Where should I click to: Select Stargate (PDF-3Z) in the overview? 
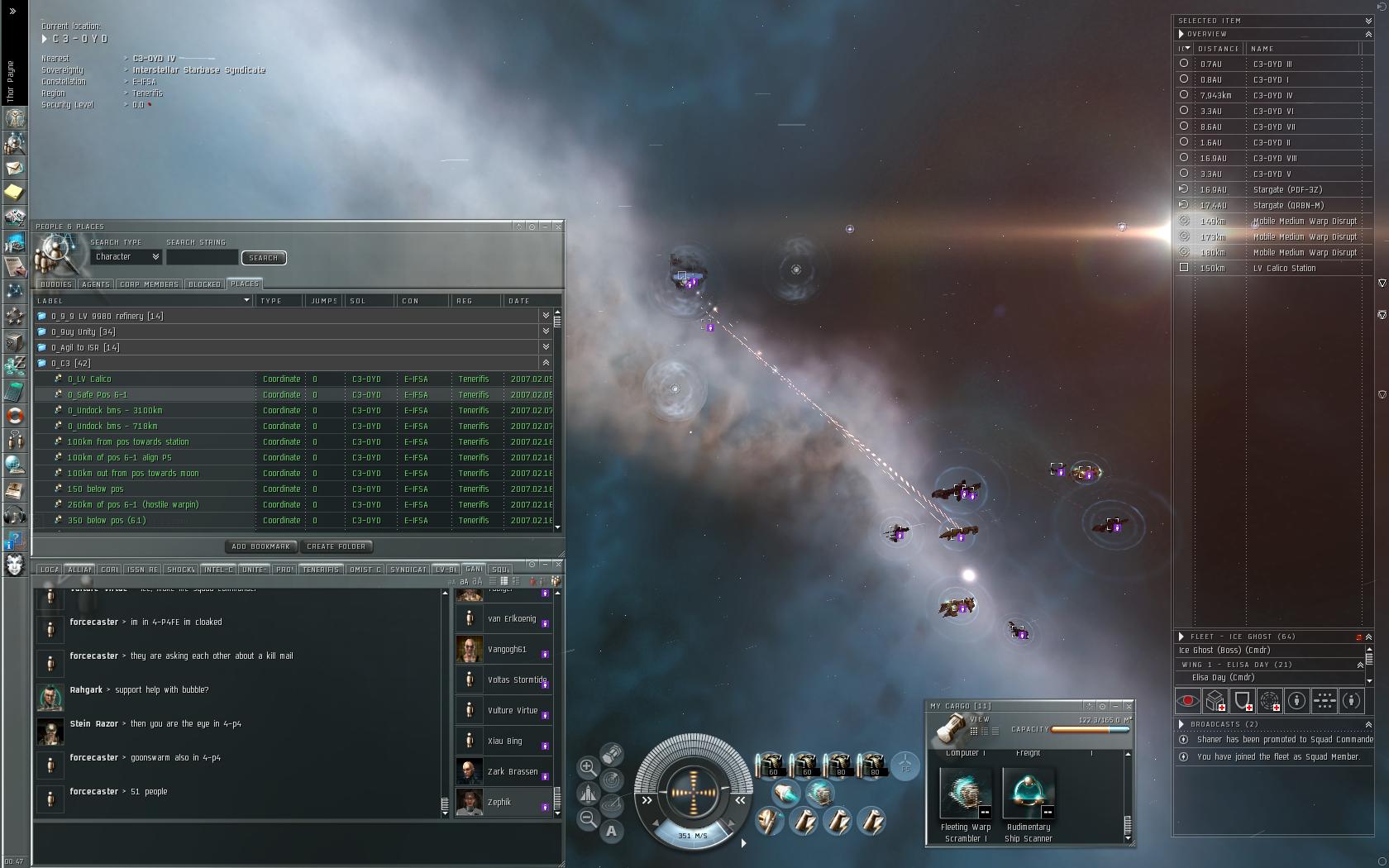(x=1287, y=190)
